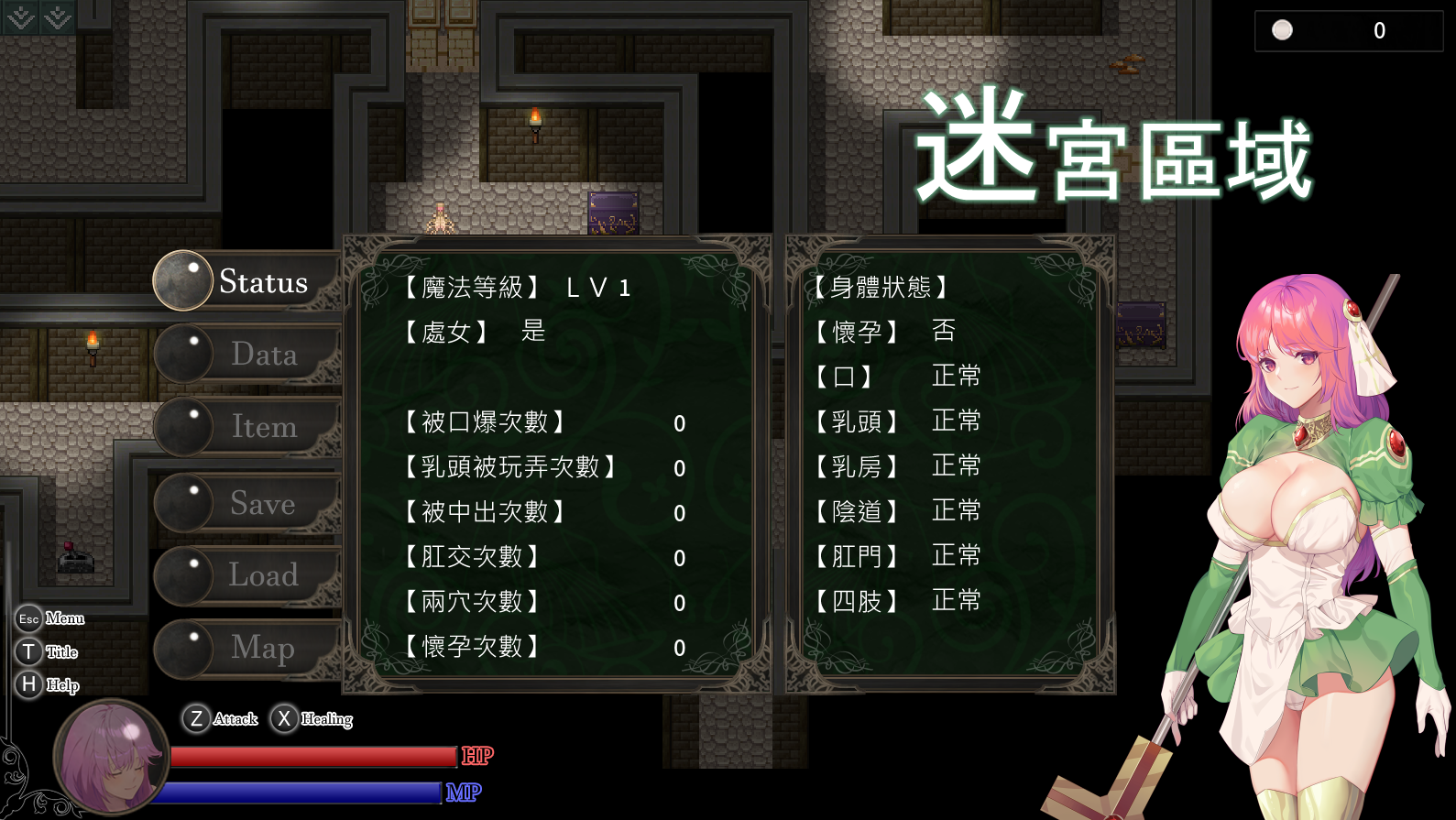The image size is (1456, 820).
Task: Select the Status menu icon
Action: 182,280
